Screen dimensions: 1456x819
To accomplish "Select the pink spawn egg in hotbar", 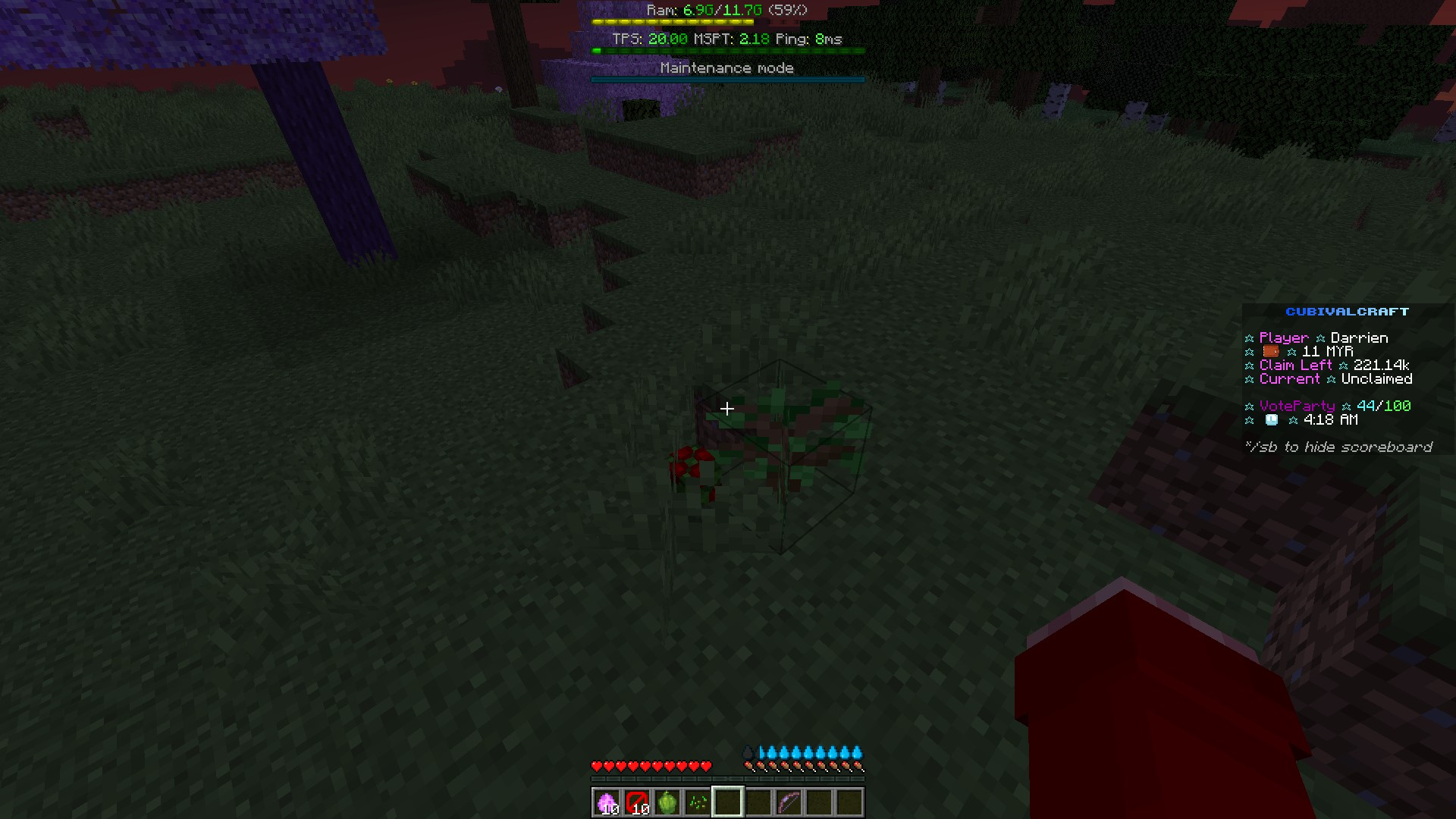I will 606,802.
